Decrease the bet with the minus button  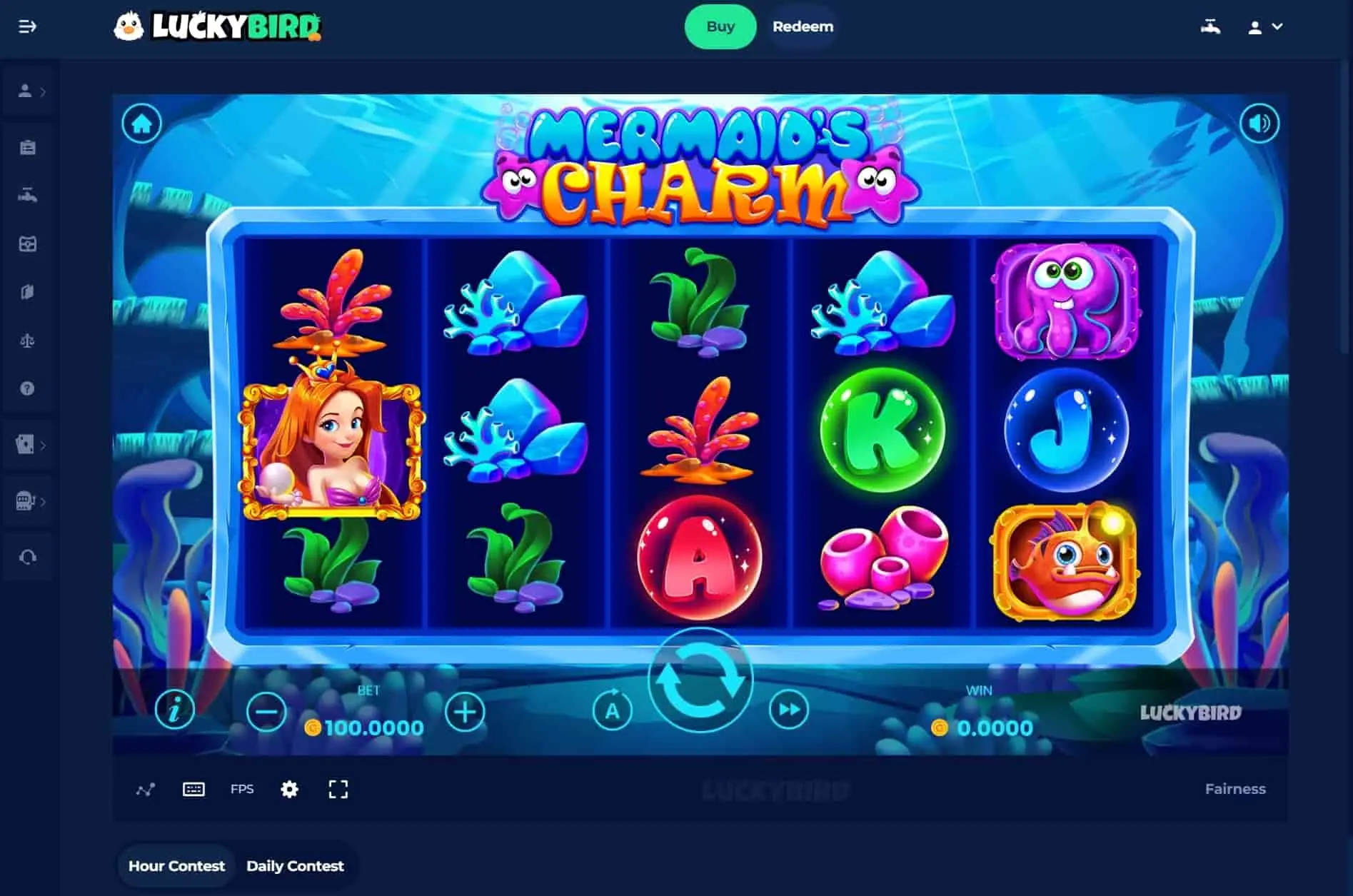[x=266, y=712]
